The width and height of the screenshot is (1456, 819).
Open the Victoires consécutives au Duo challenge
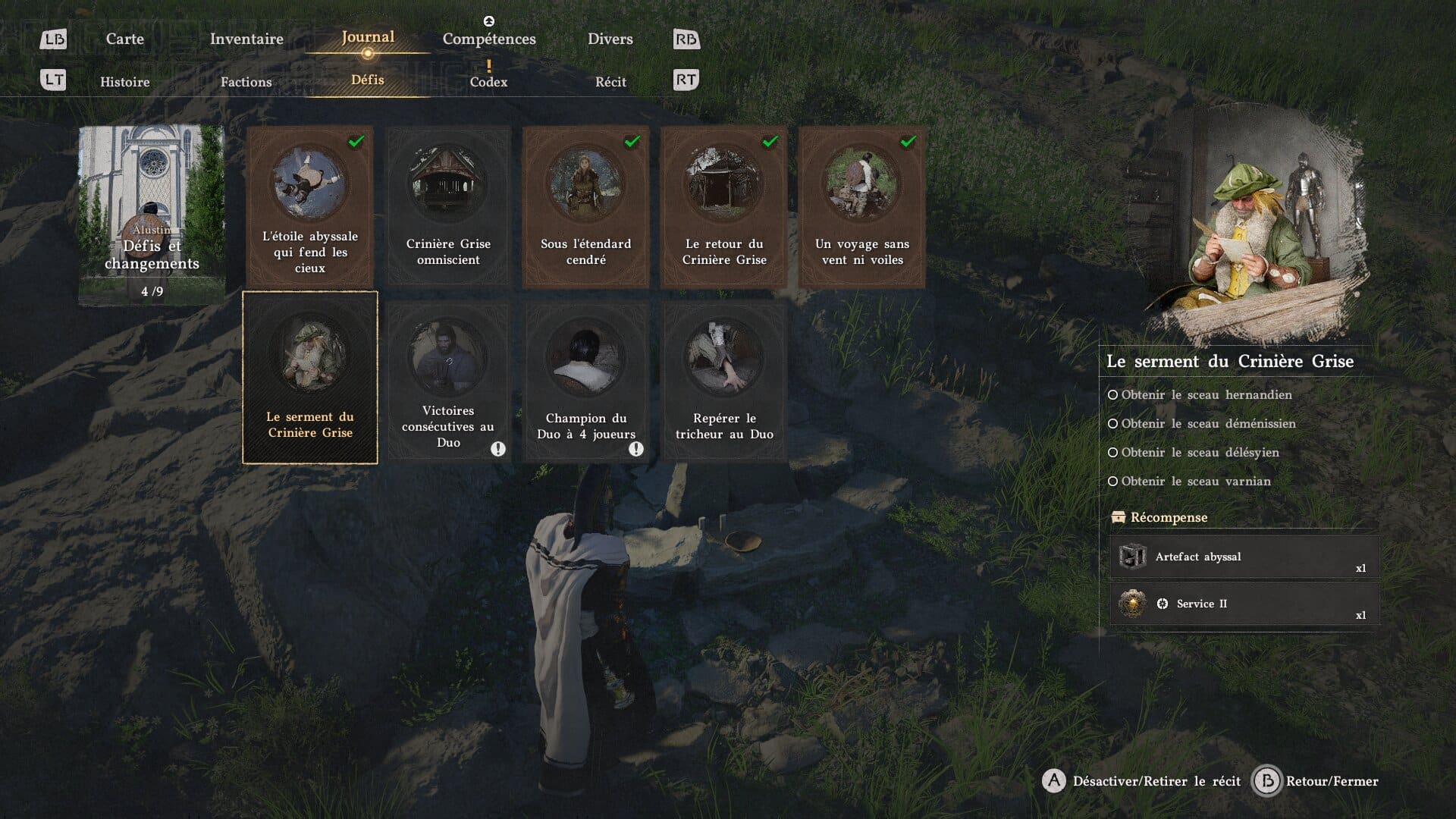tap(448, 381)
